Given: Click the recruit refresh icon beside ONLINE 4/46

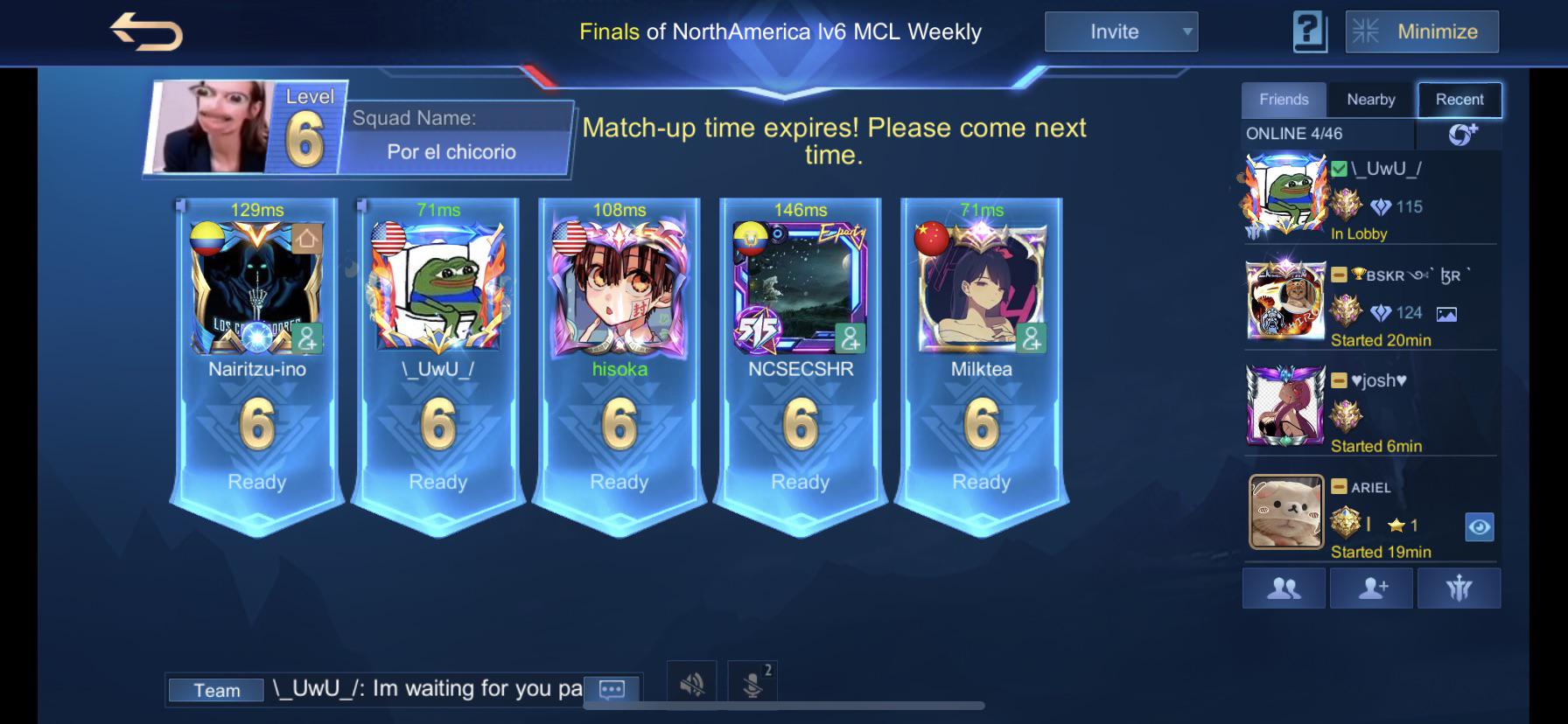Looking at the screenshot, I should 1459,134.
